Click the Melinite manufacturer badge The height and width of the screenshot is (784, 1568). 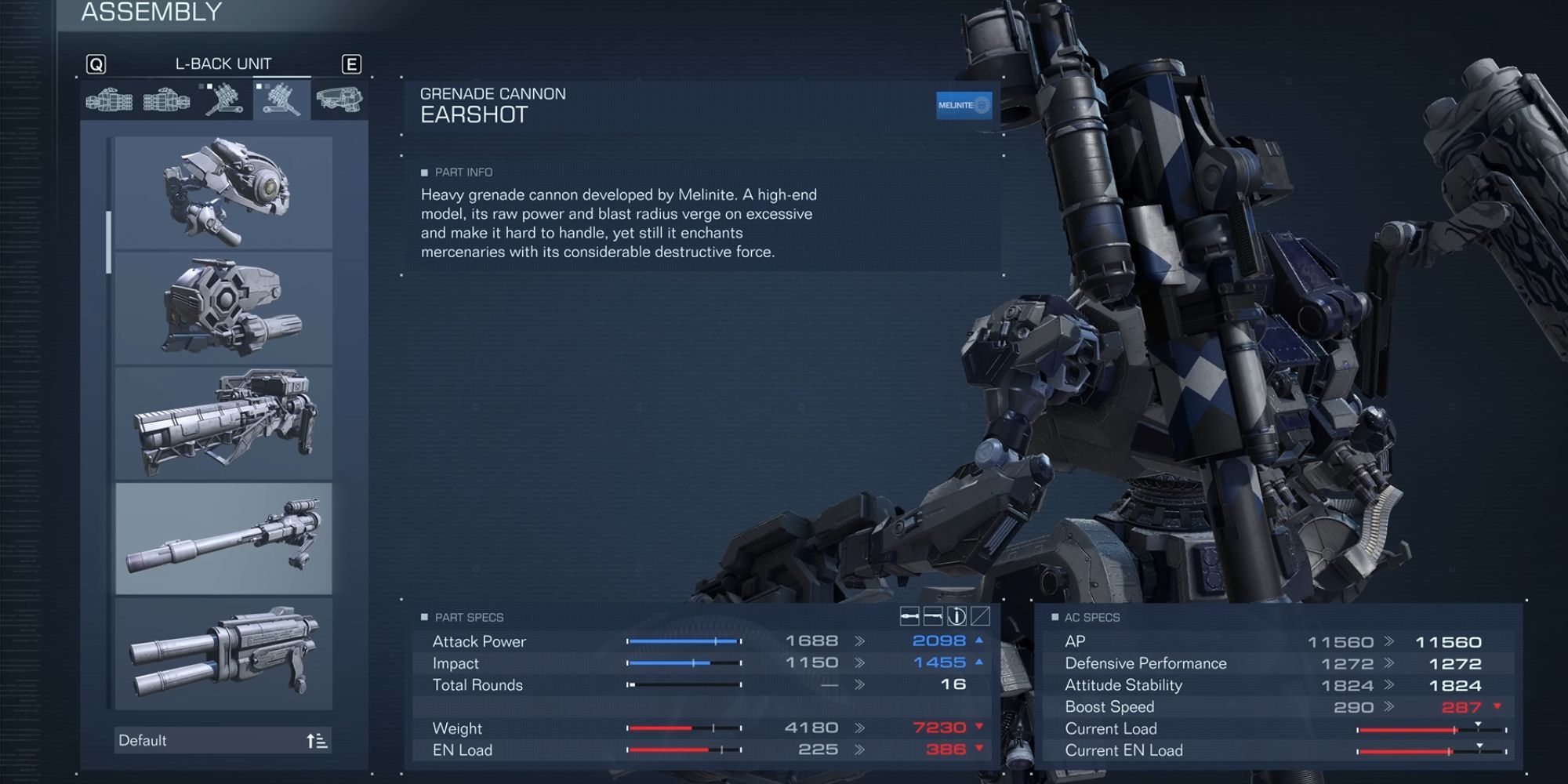(964, 106)
